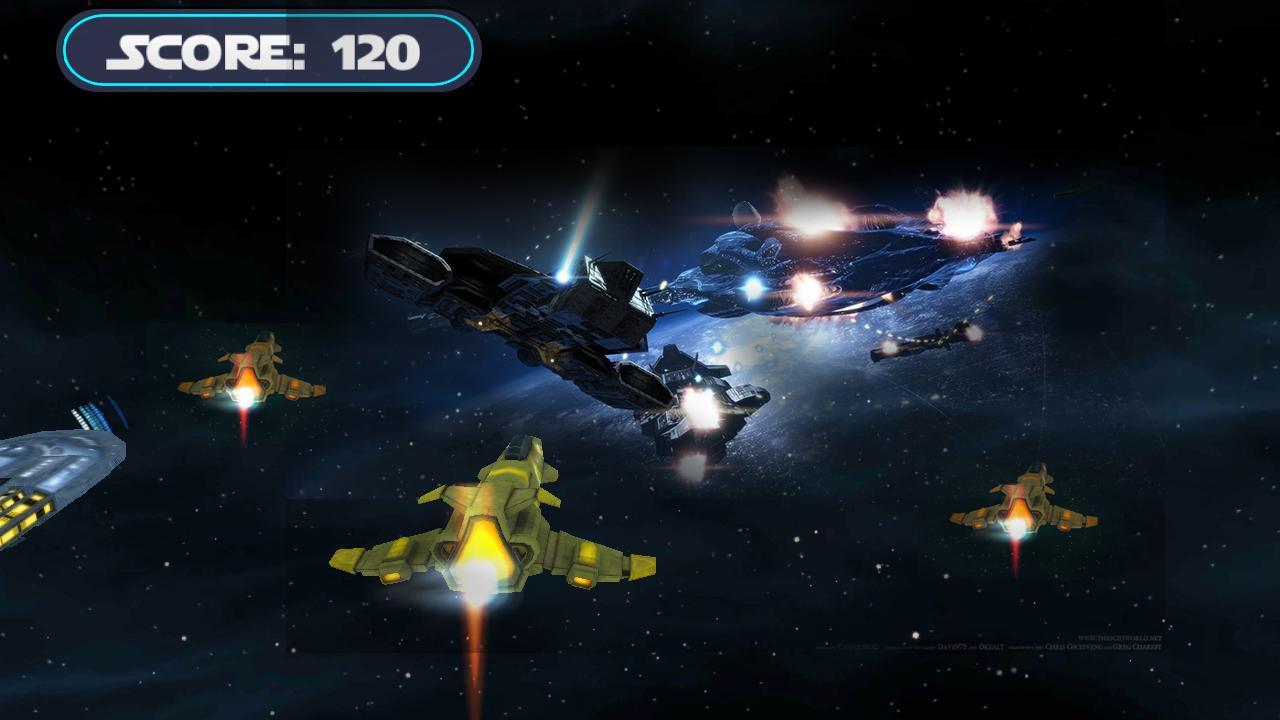1280x720 pixels.
Task: Click the dark enemy gunship below the cruiser
Action: pyautogui.click(x=700, y=400)
